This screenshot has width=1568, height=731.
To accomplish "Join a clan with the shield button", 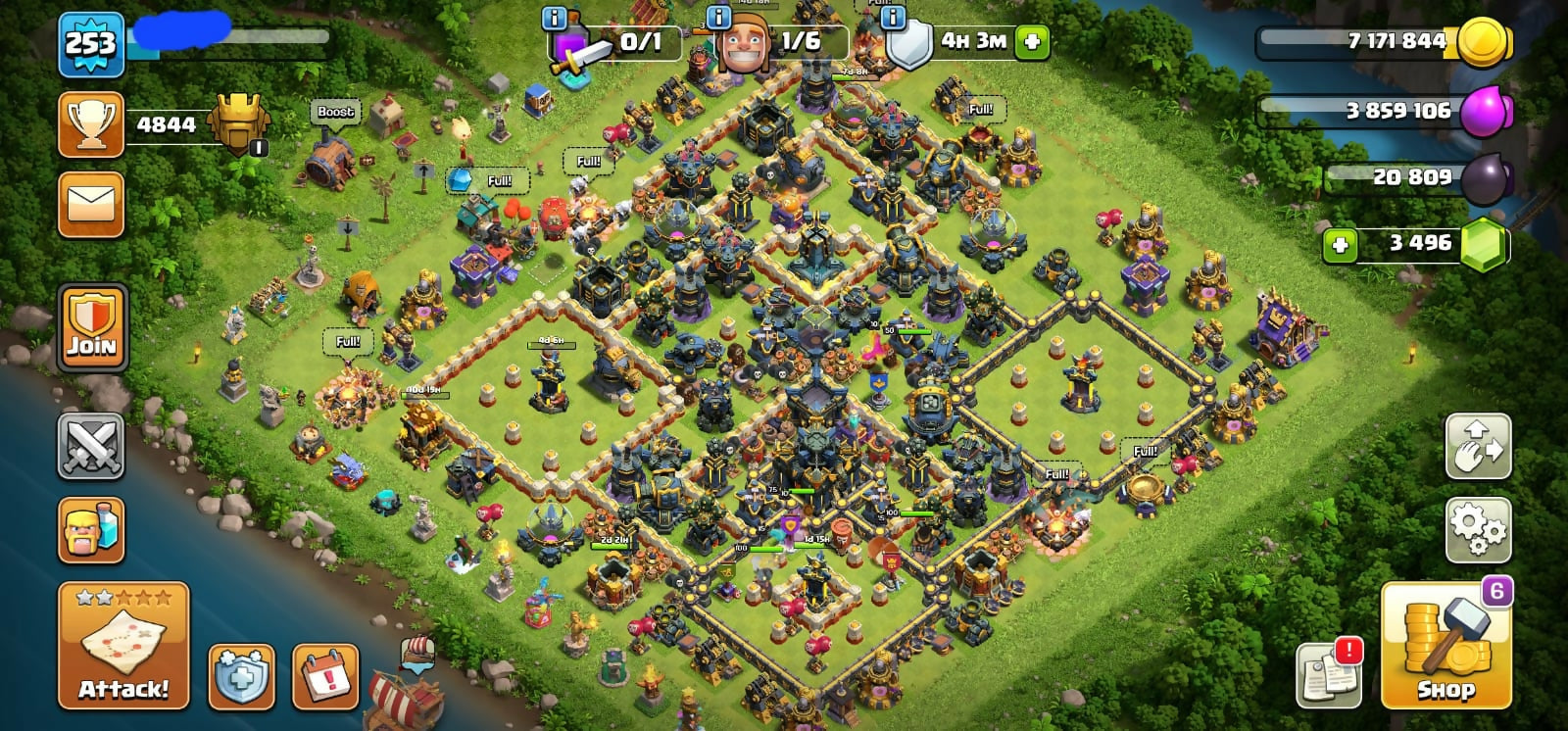I will coord(92,327).
